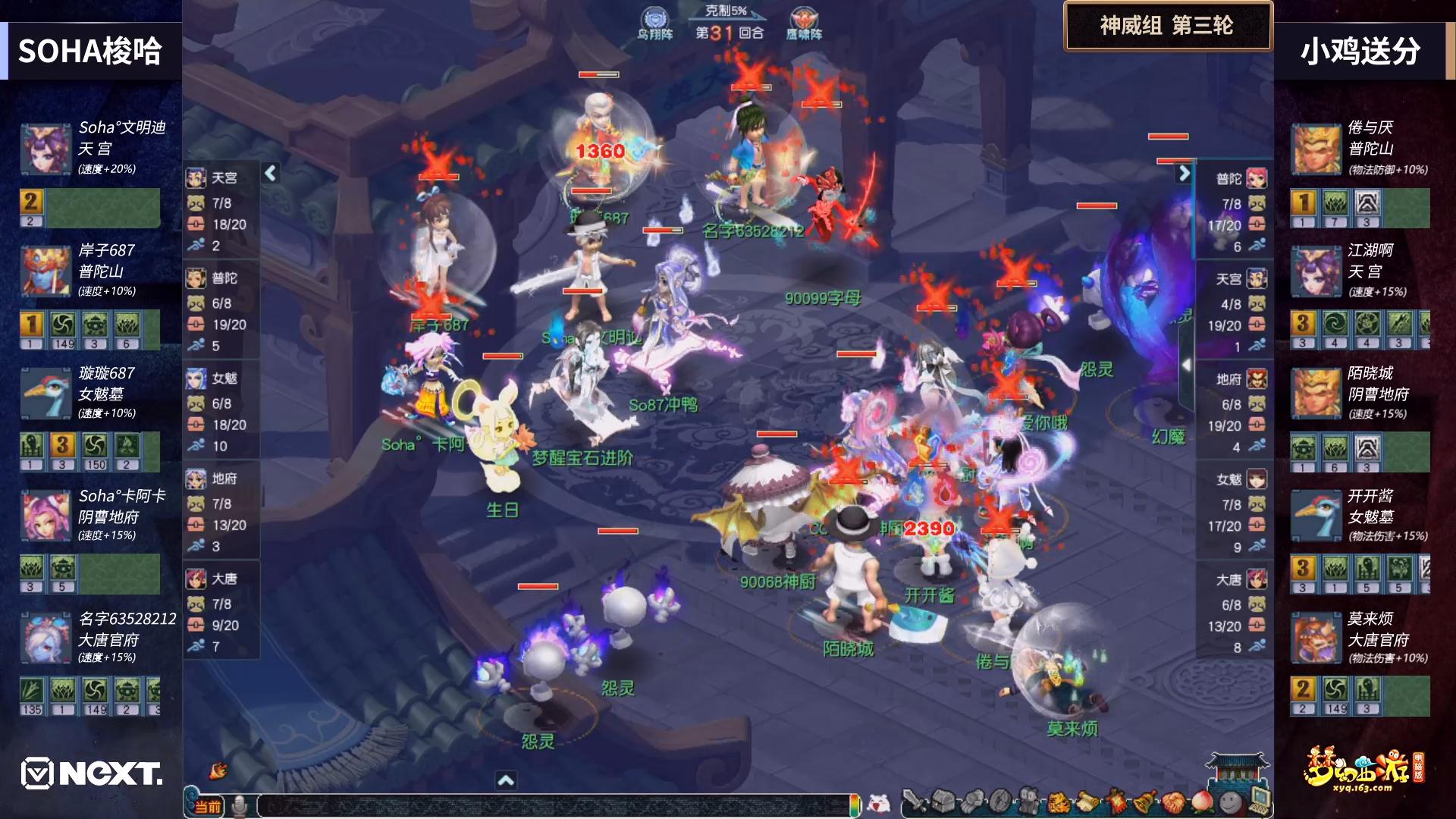
Task: Open the handshake friends icon
Action: [x=1174, y=801]
